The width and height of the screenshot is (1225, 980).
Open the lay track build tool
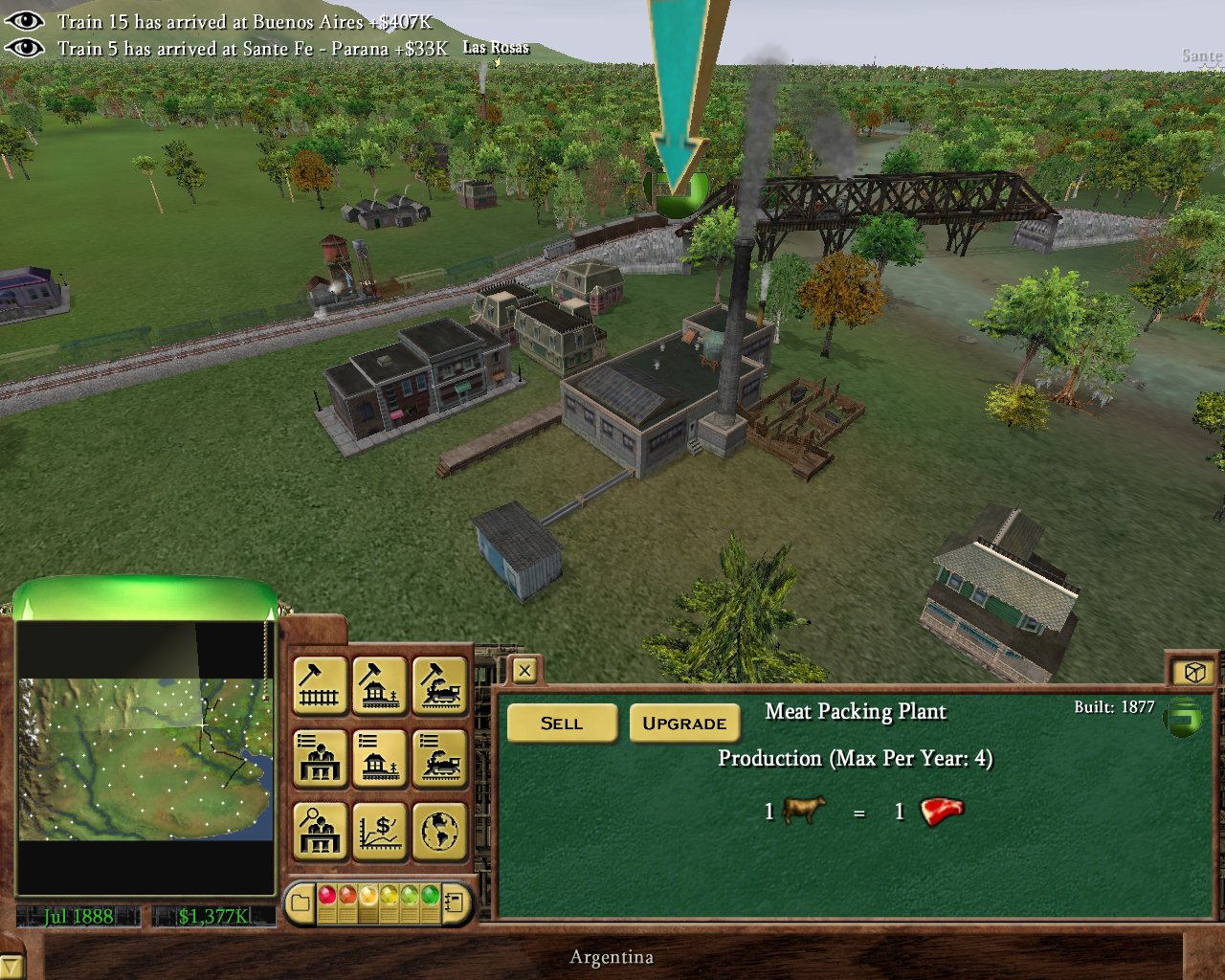320,685
